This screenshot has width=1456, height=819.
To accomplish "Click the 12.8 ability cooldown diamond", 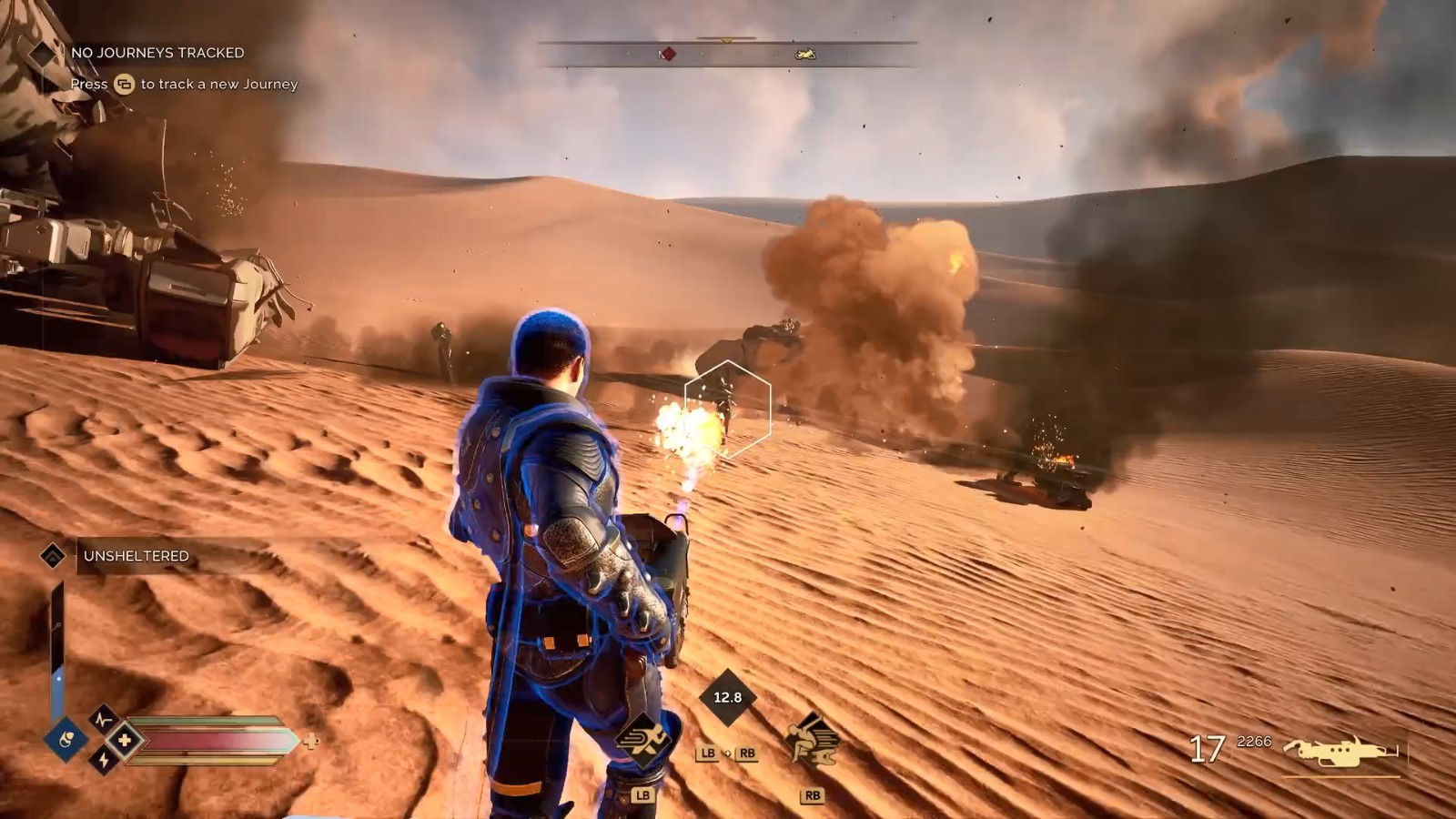I will pyautogui.click(x=727, y=698).
